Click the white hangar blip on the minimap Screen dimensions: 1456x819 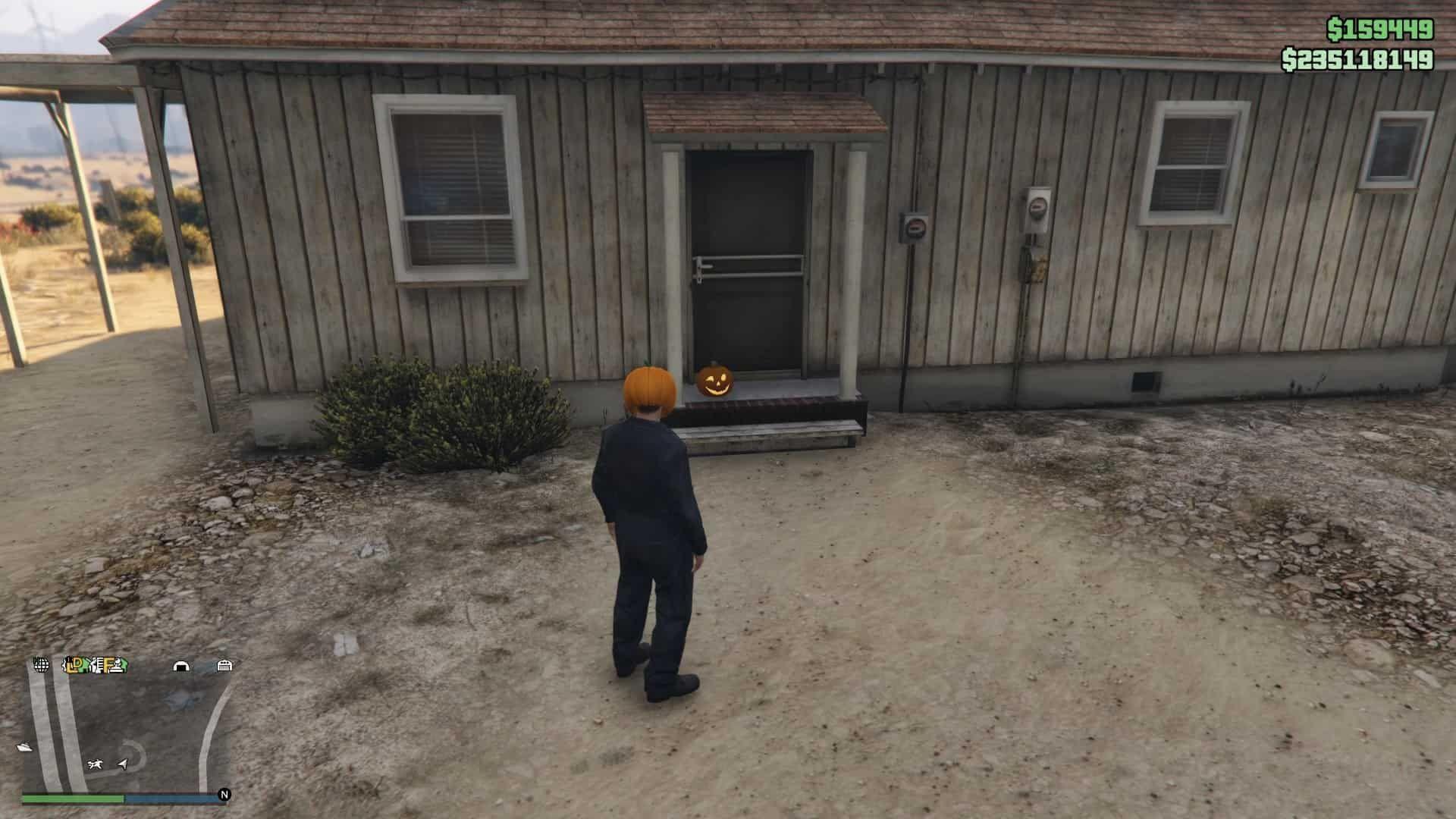click(x=181, y=666)
